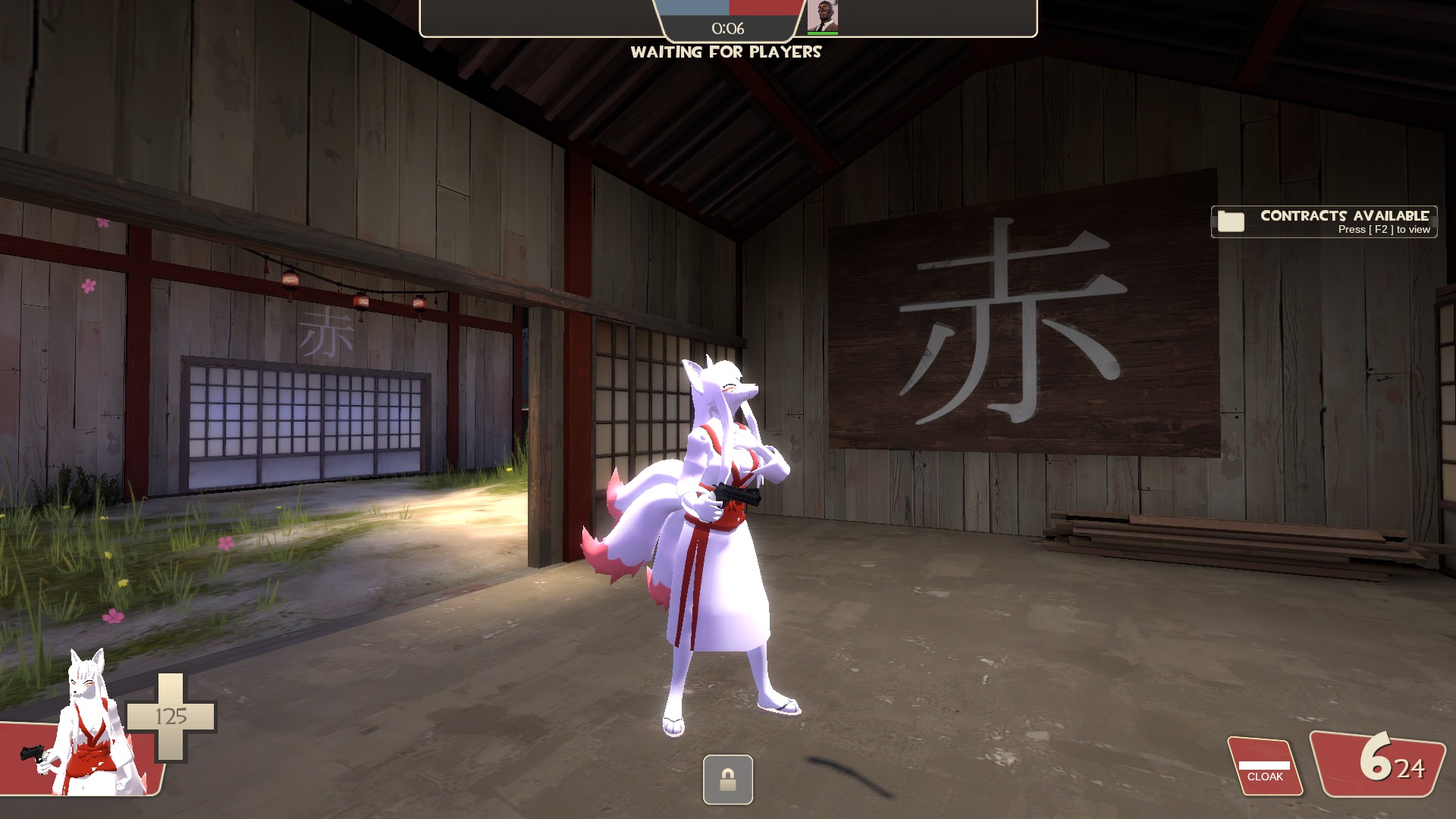Screen dimensions: 1456x819
Task: Open the Contracts Available notification
Action: tap(1324, 222)
